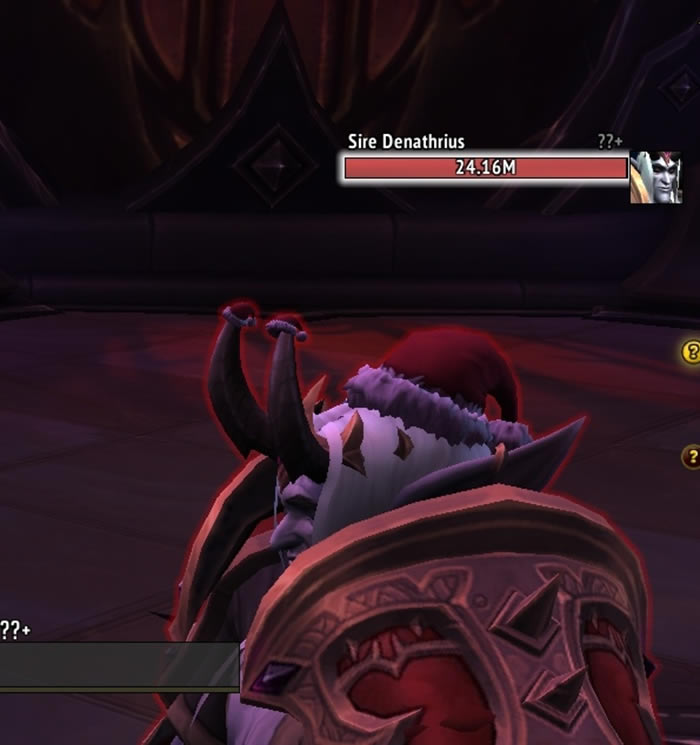Open the bright yellow quest marker icon
This screenshot has width=700, height=745.
(x=690, y=352)
